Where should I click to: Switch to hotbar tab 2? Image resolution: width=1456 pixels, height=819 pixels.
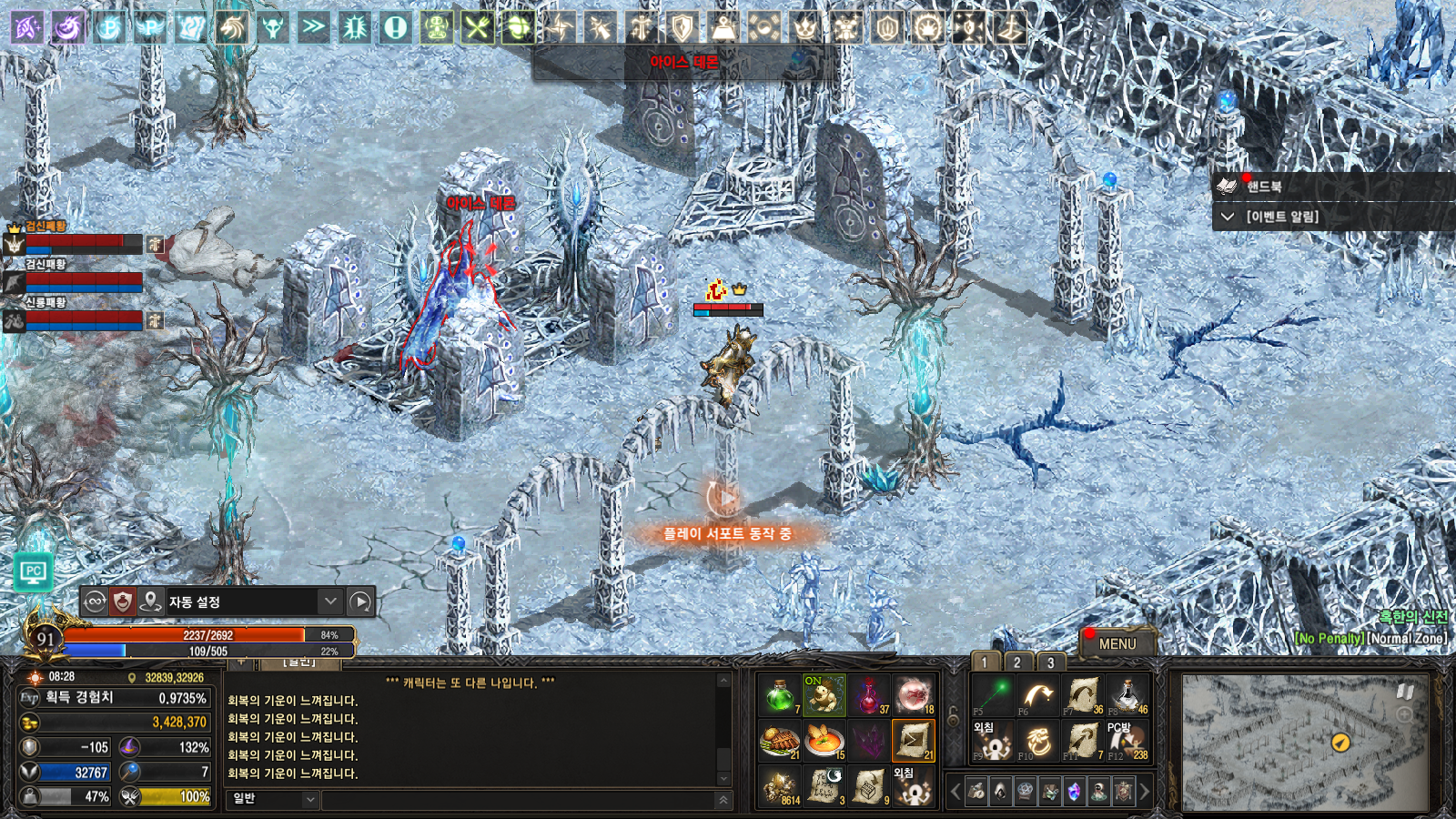coord(1017,662)
